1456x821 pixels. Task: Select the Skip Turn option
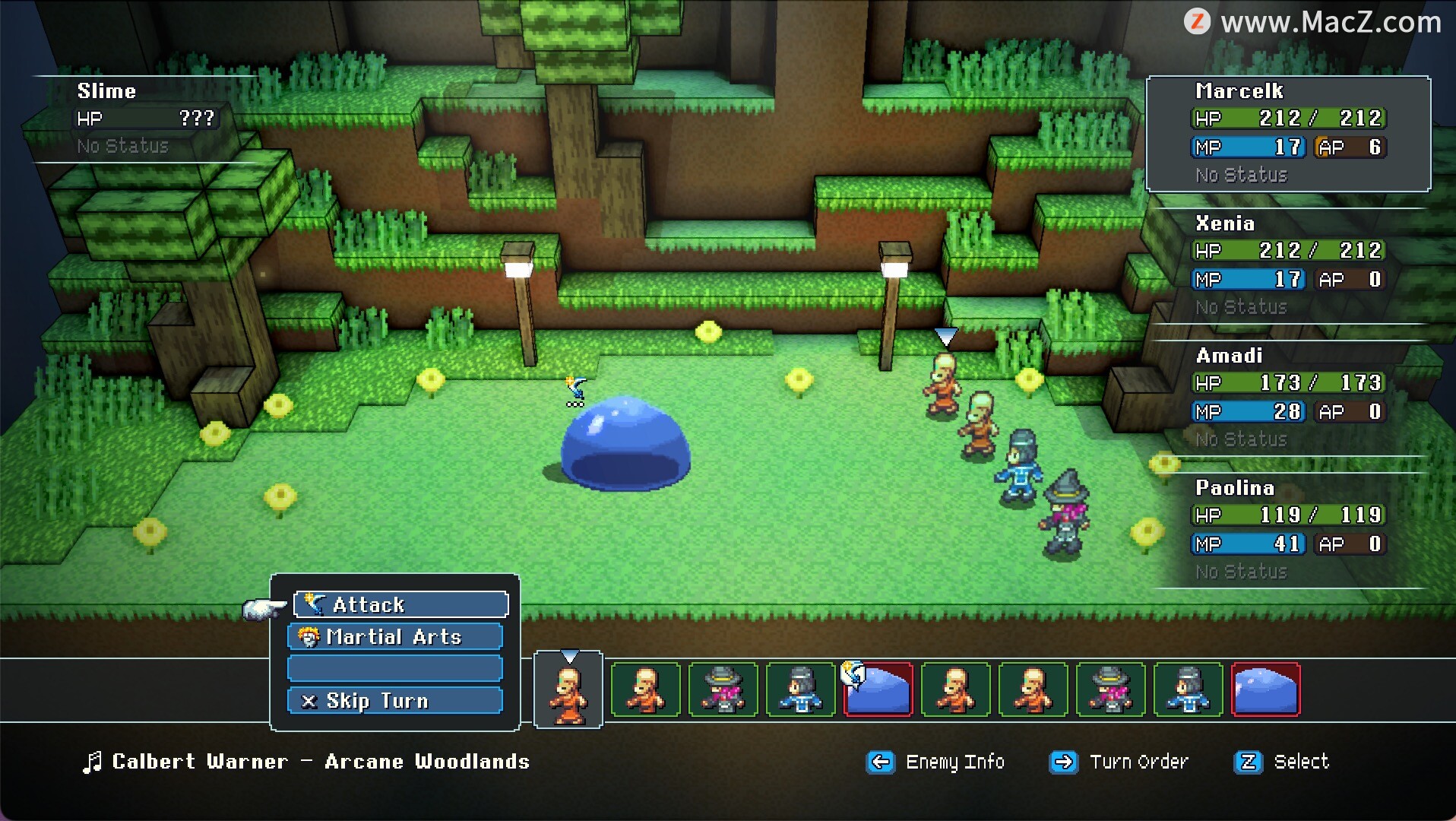(395, 700)
